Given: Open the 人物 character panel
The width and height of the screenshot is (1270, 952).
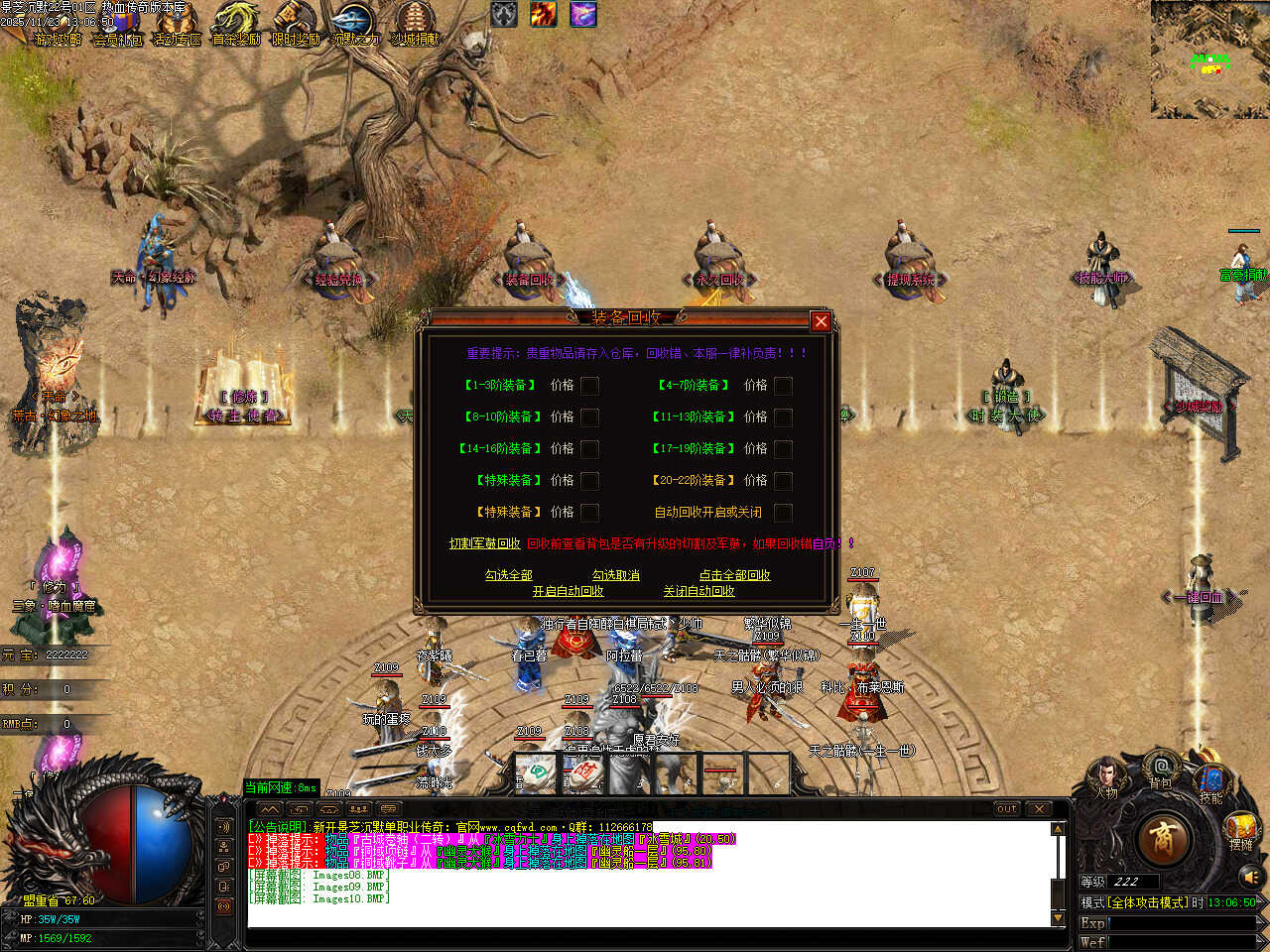Looking at the screenshot, I should [1105, 777].
